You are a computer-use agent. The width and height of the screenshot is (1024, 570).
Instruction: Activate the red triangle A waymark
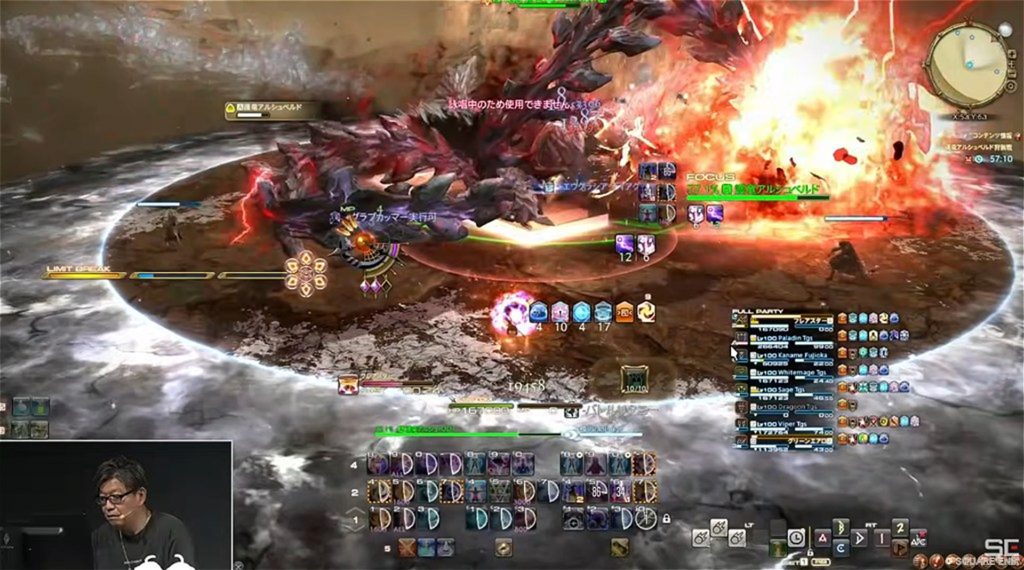click(x=821, y=536)
